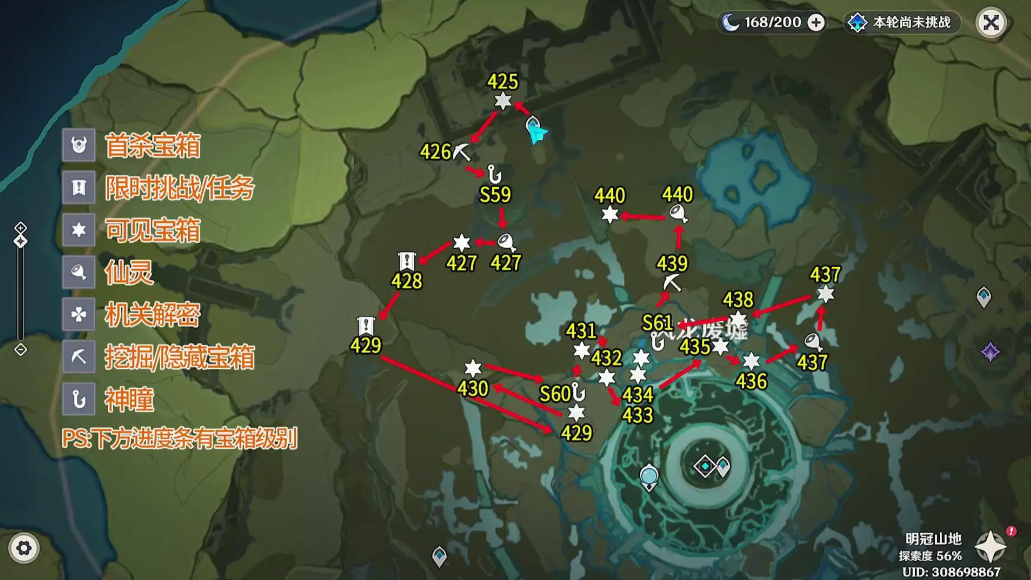1031x580 pixels.
Task: Close the map with the X button
Action: (x=990, y=23)
